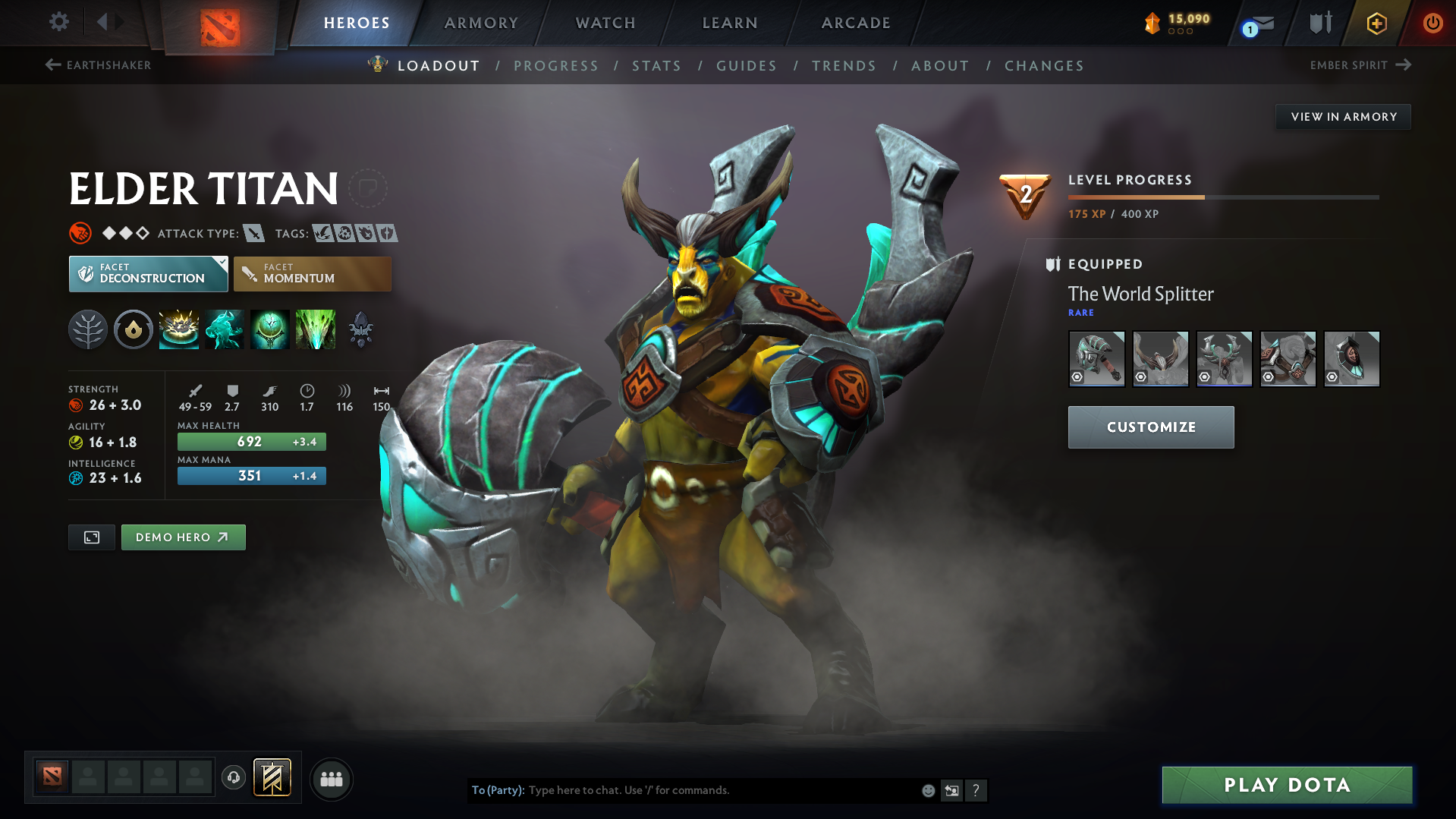Open Elder Titan's talent tree icon
This screenshot has height=819, width=1456.
pos(88,329)
